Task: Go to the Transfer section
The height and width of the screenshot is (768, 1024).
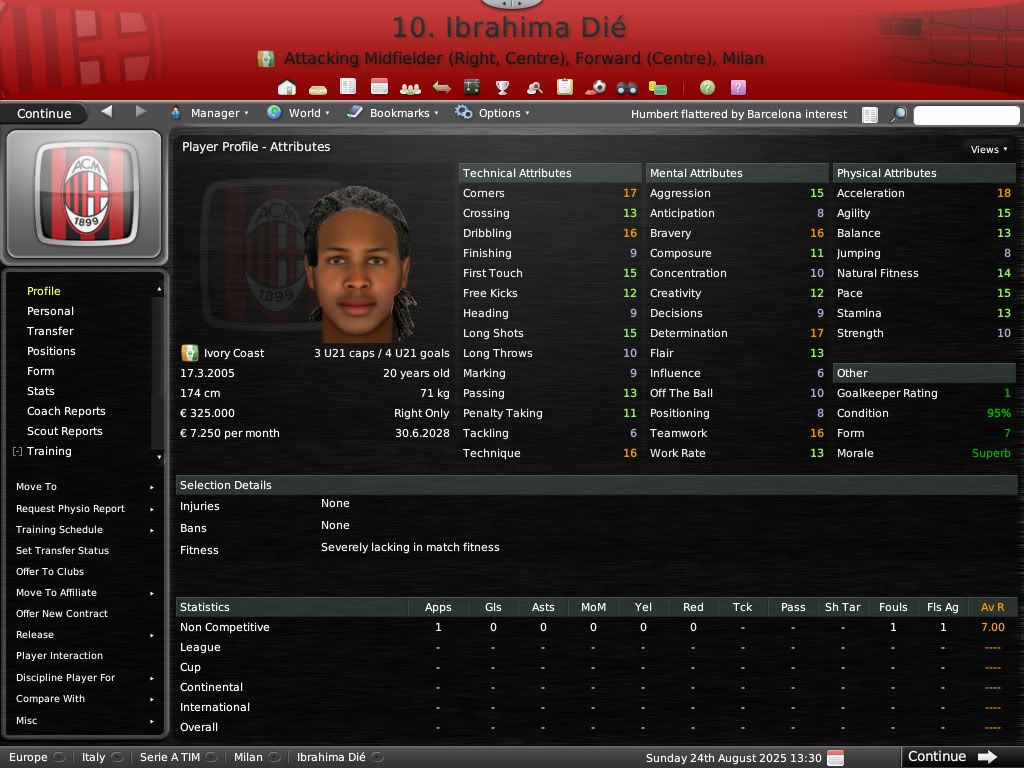Action: (50, 331)
